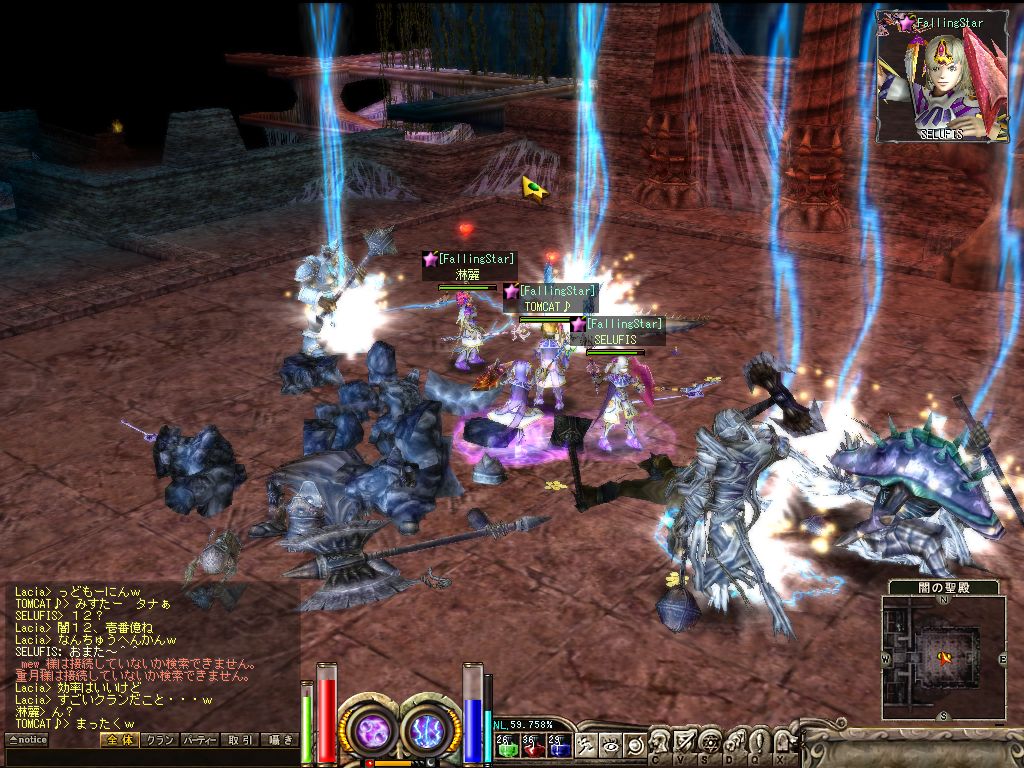Click the 闇の聖殿 minimap
This screenshot has width=1024, height=768.
point(943,657)
